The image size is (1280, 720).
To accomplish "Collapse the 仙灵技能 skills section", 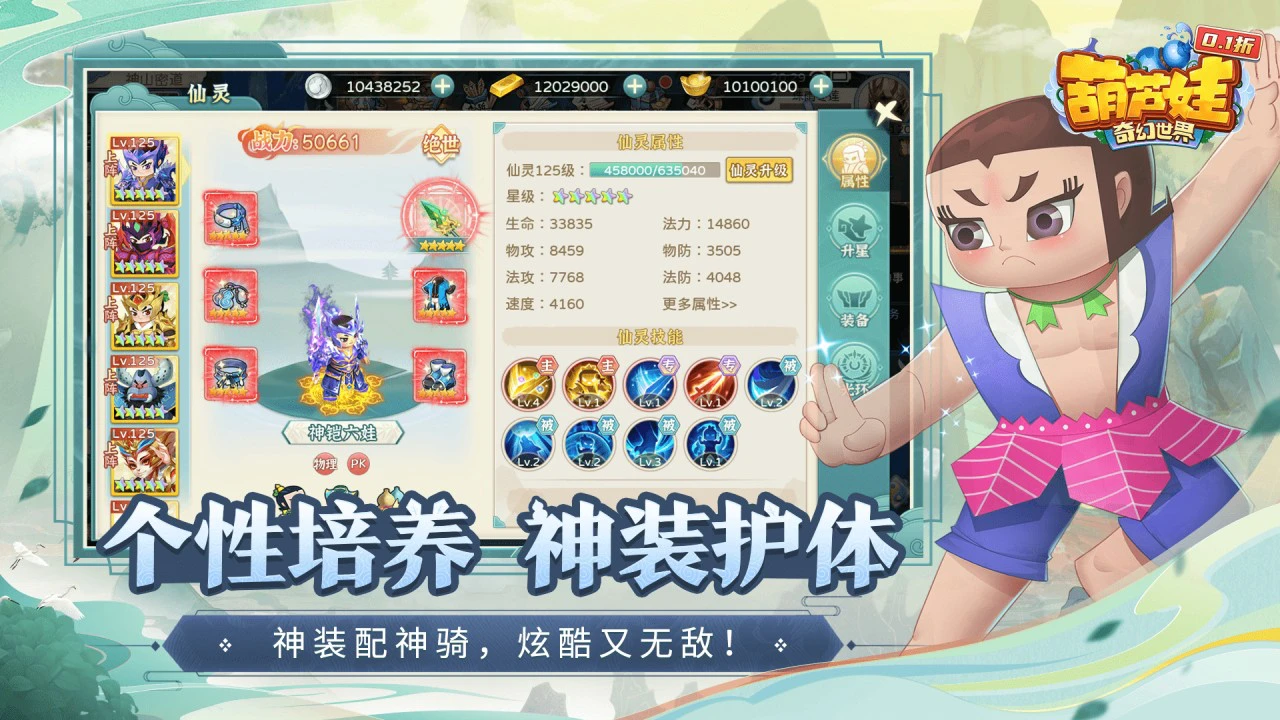I will coord(651,334).
